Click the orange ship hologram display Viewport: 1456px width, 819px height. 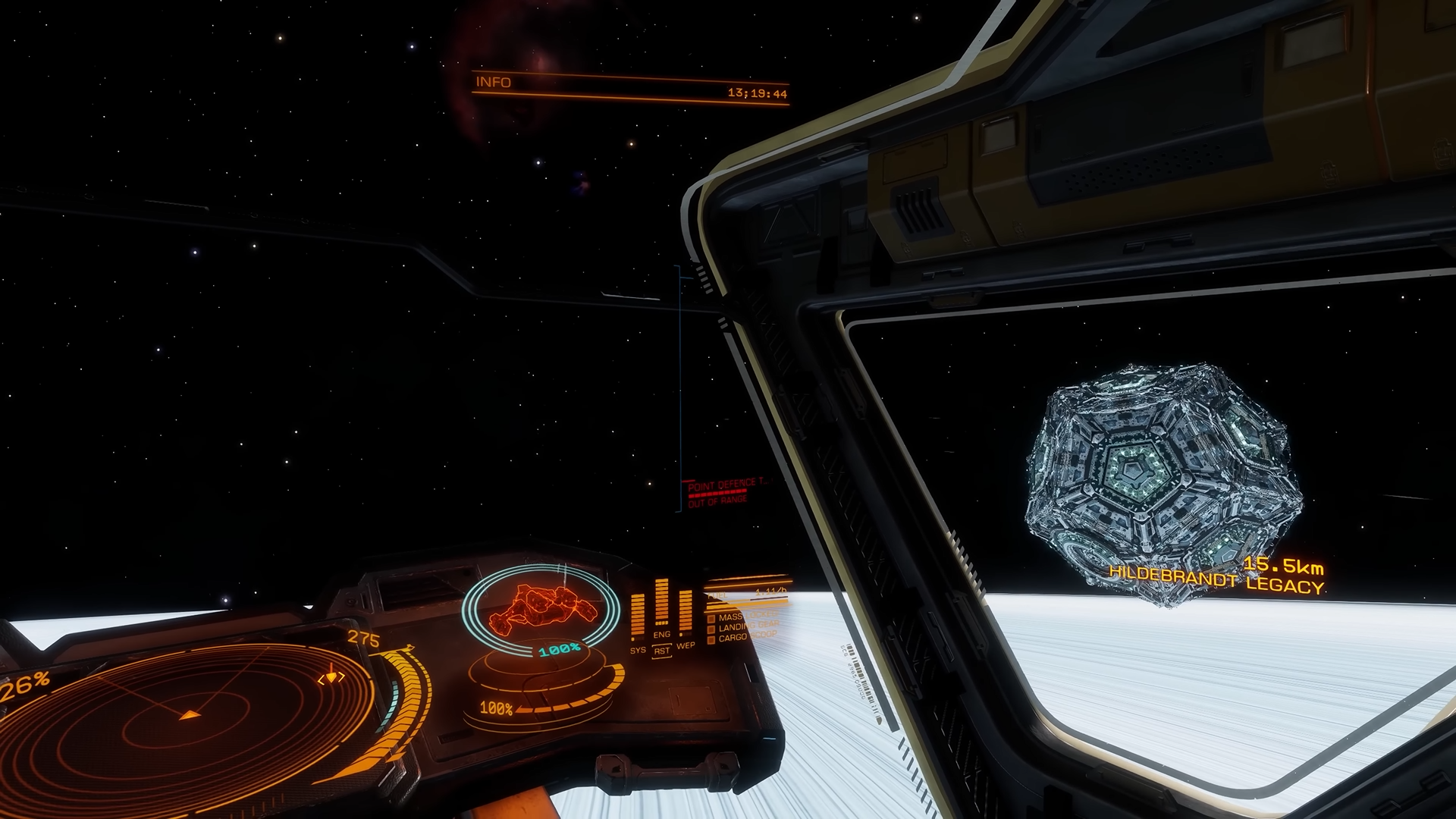pos(539,609)
